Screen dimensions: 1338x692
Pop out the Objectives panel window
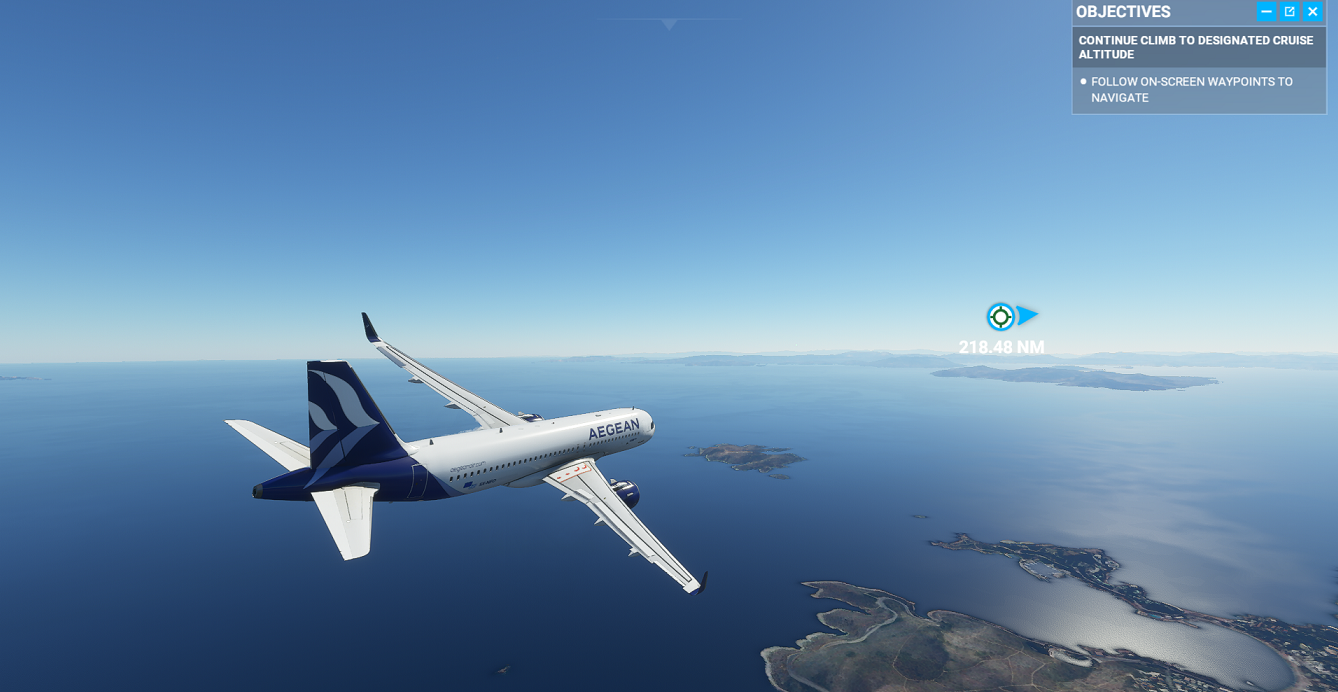[x=1290, y=12]
